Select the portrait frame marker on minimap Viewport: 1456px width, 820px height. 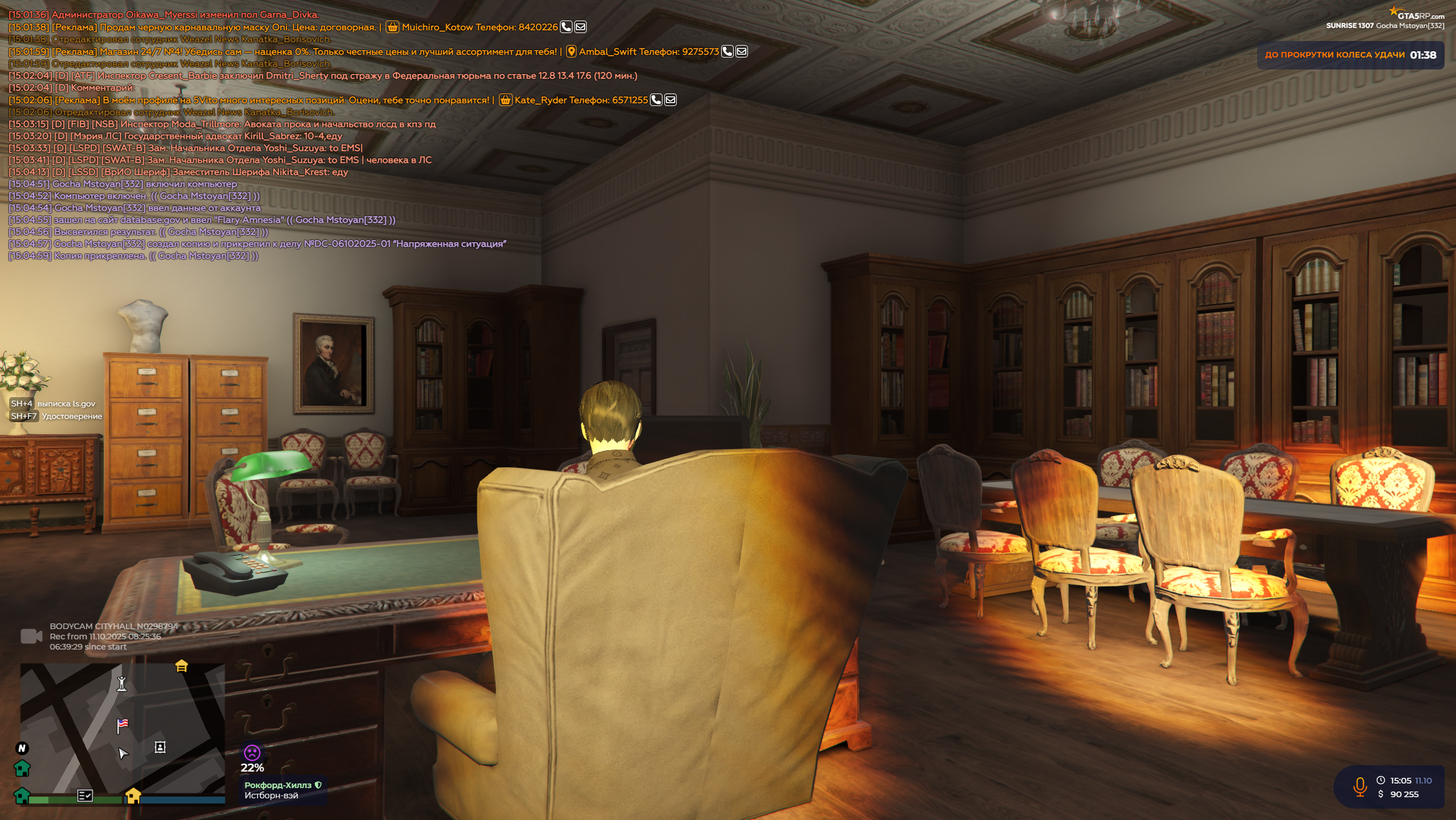(x=160, y=747)
